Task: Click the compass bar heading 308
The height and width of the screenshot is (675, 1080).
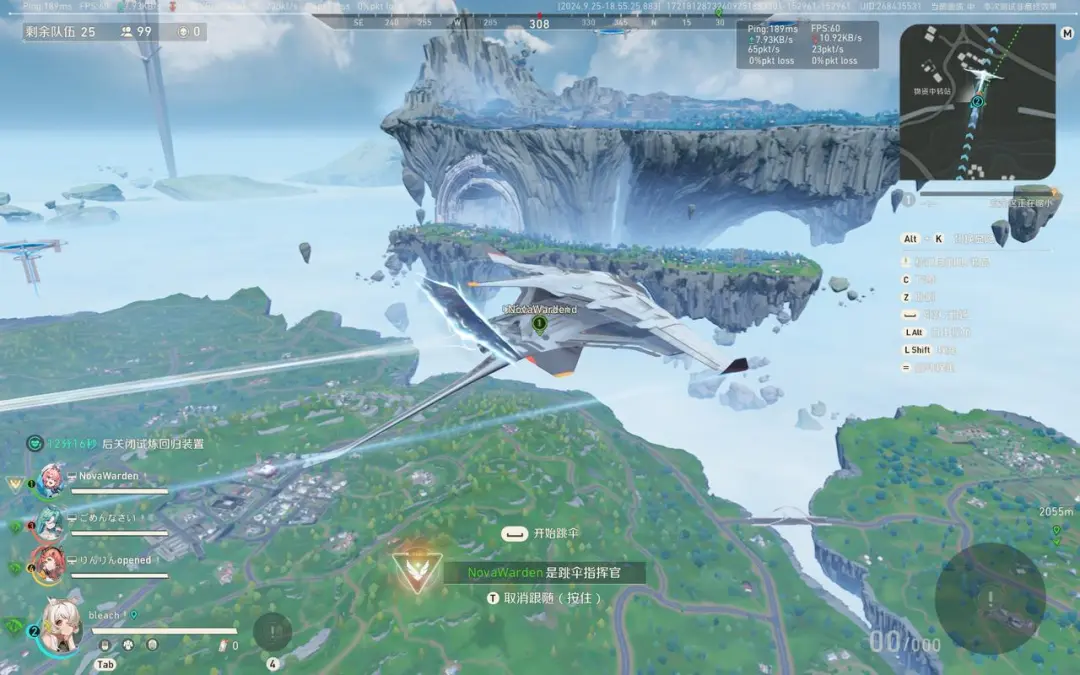Action: (x=539, y=22)
